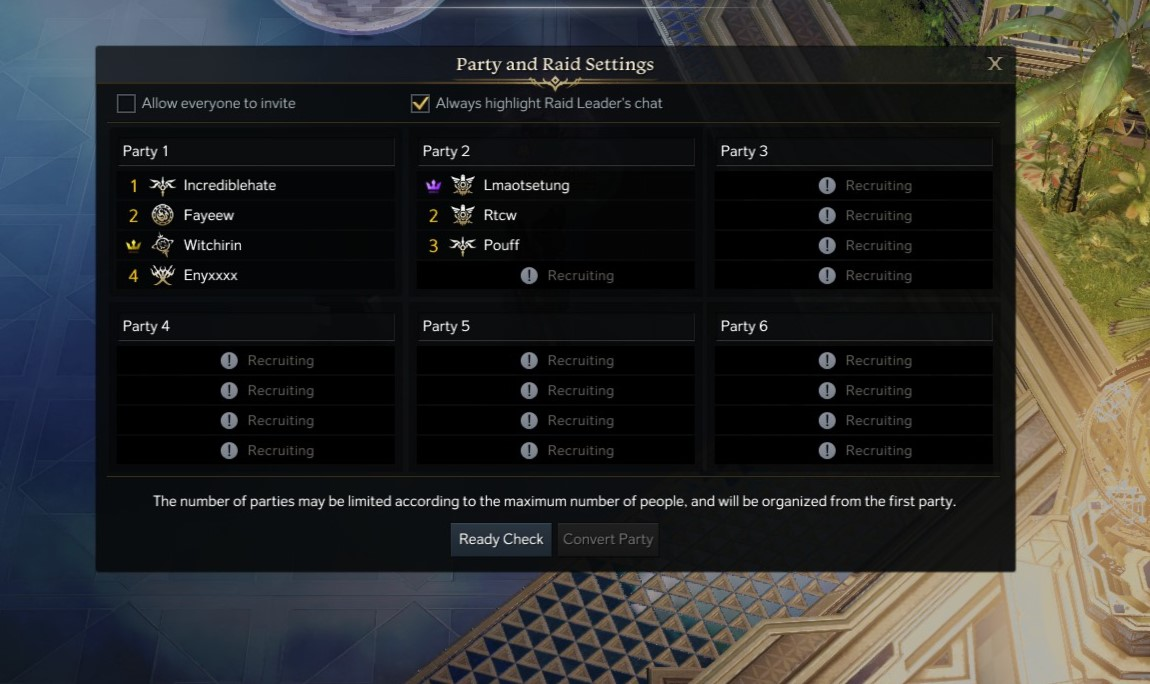Viewport: 1150px width, 684px height.
Task: Start a Ready Check
Action: pyautogui.click(x=501, y=539)
